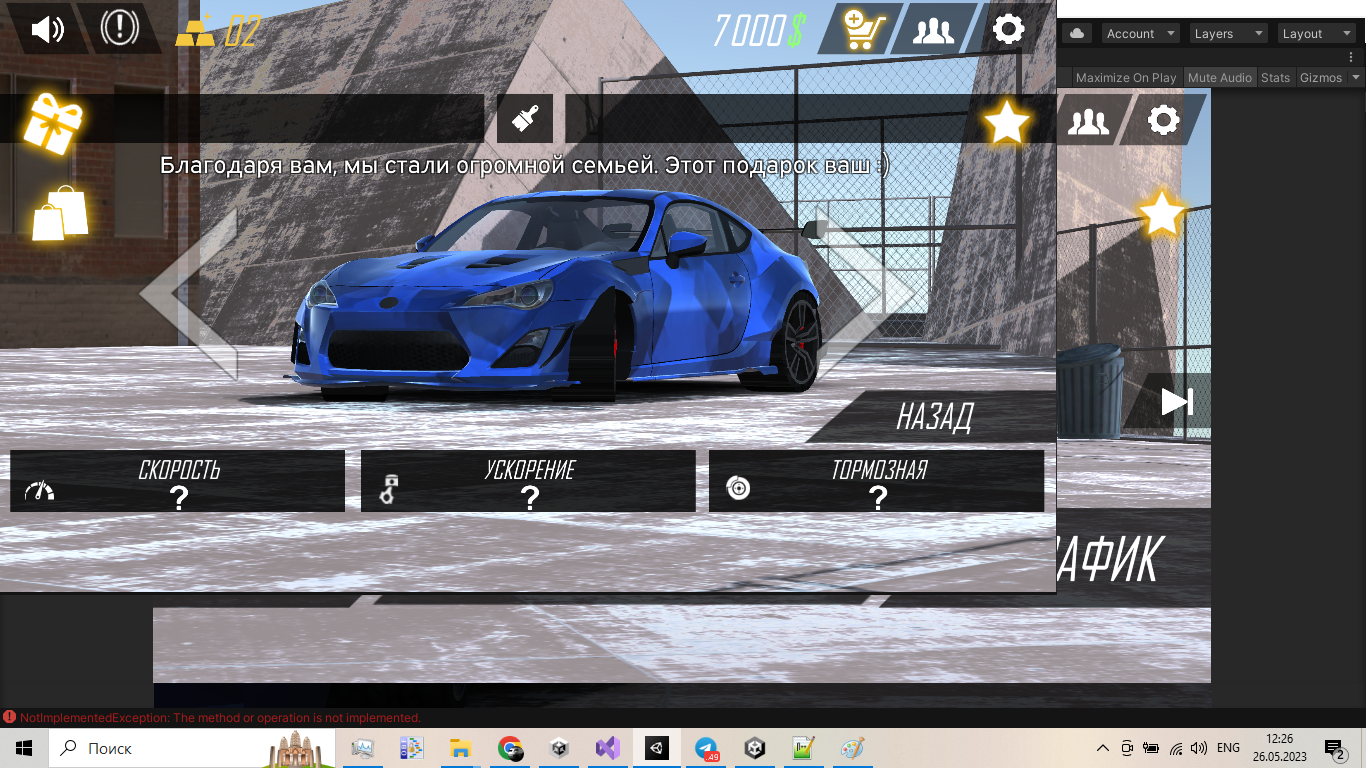
Task: Click the exclamation mark alert icon
Action: (x=119, y=28)
